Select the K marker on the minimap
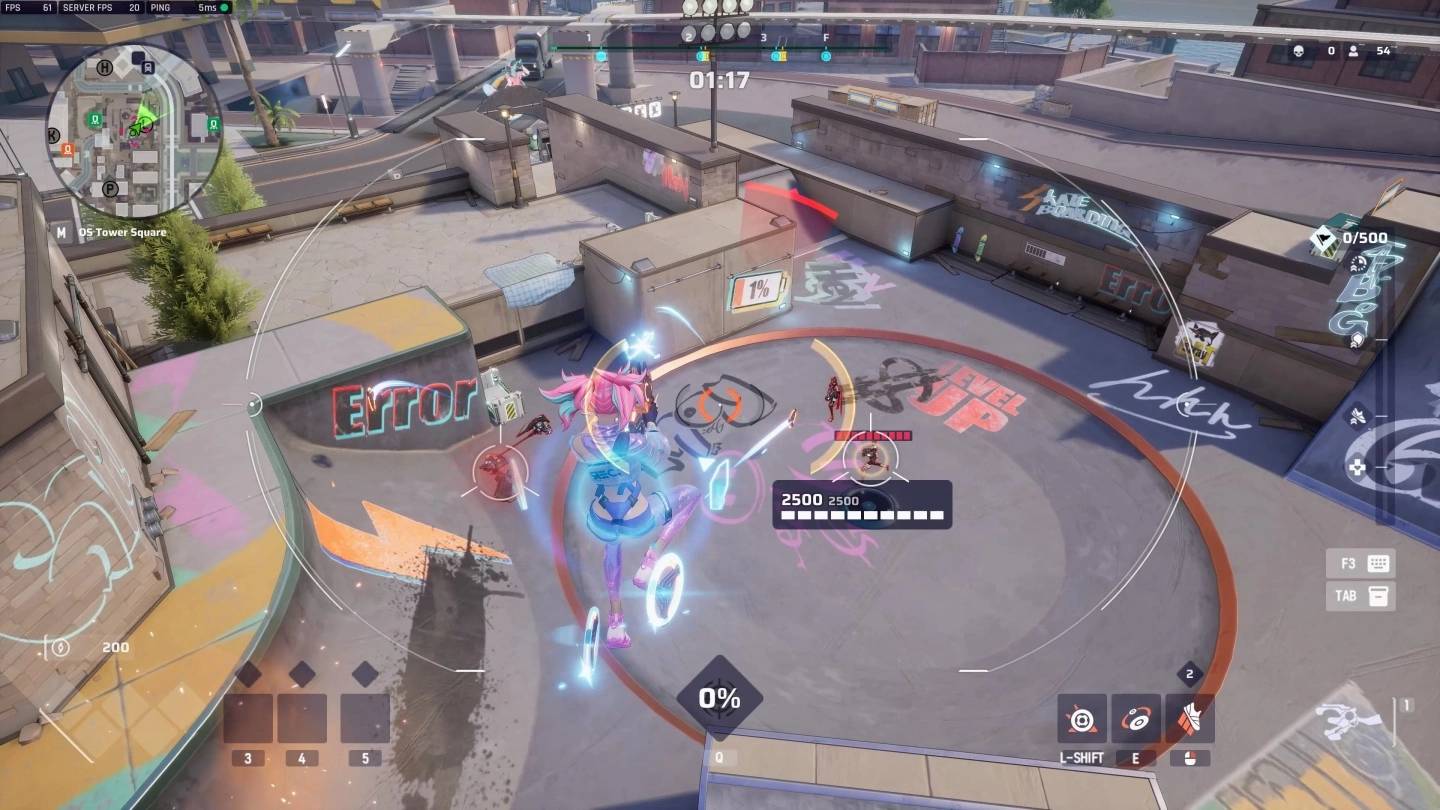This screenshot has width=1440, height=810. click(53, 134)
